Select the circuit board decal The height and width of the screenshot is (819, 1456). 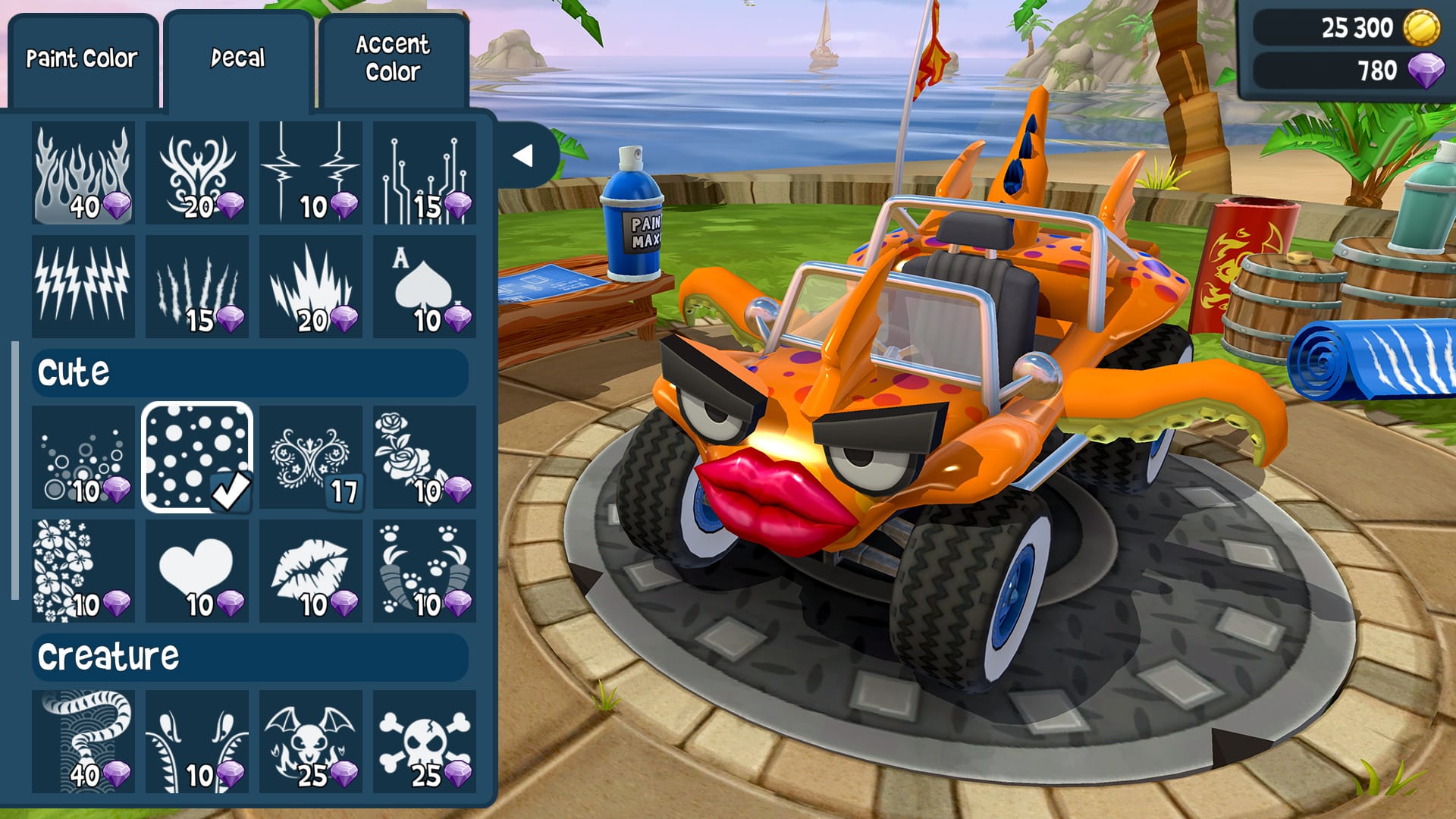425,172
